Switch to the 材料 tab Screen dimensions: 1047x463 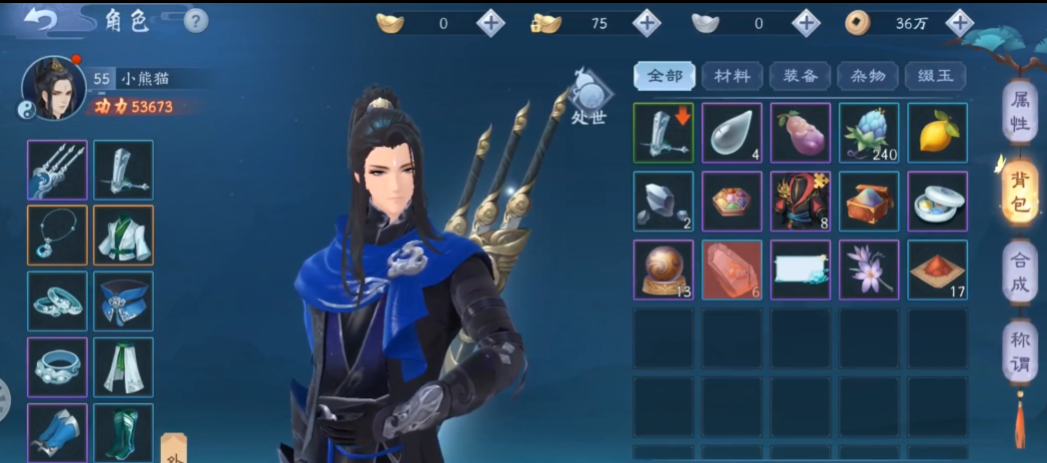732,75
